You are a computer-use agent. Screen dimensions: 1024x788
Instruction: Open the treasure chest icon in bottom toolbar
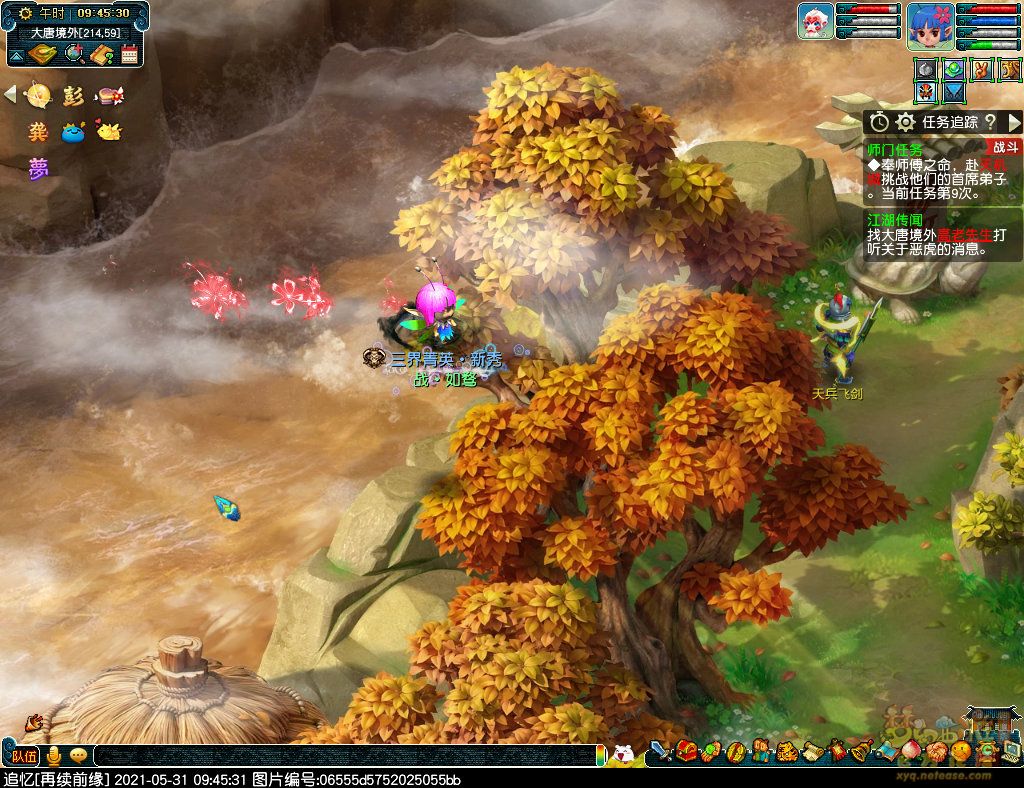pos(686,750)
